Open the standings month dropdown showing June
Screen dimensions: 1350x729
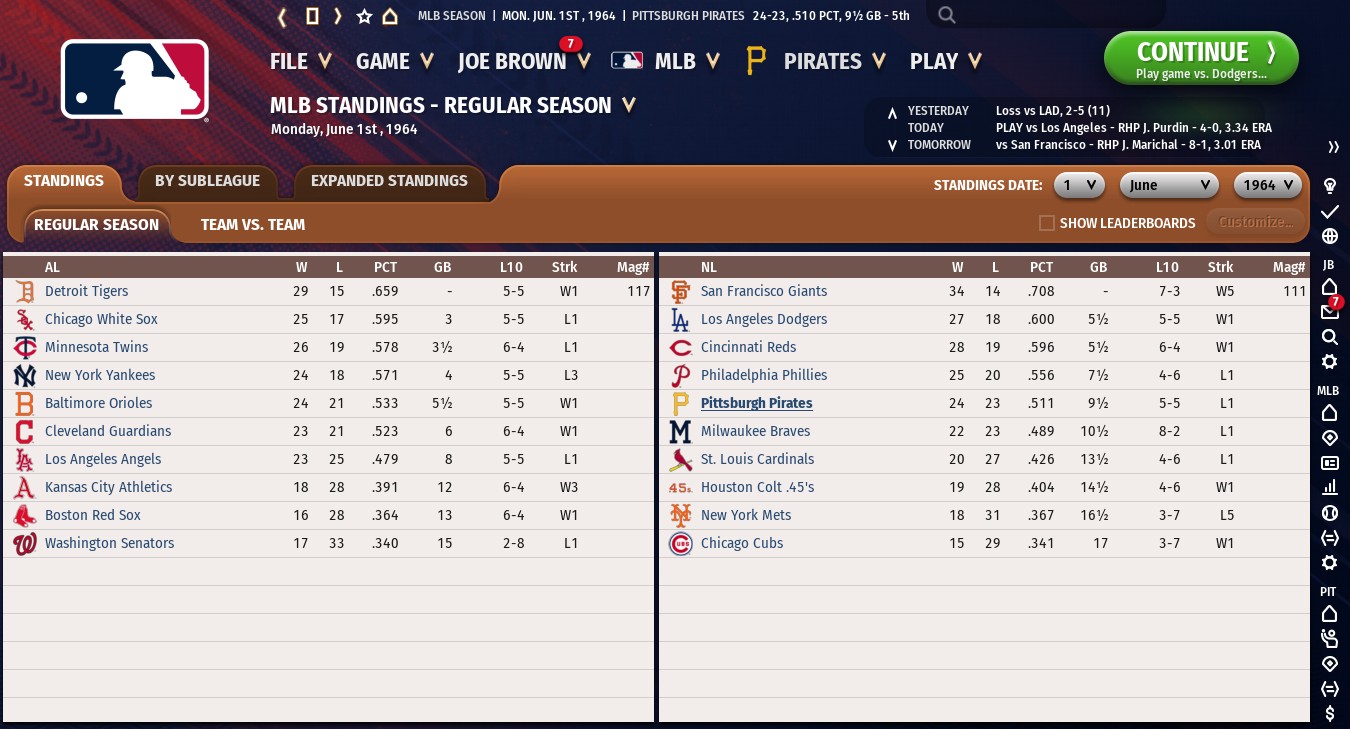tap(1168, 185)
